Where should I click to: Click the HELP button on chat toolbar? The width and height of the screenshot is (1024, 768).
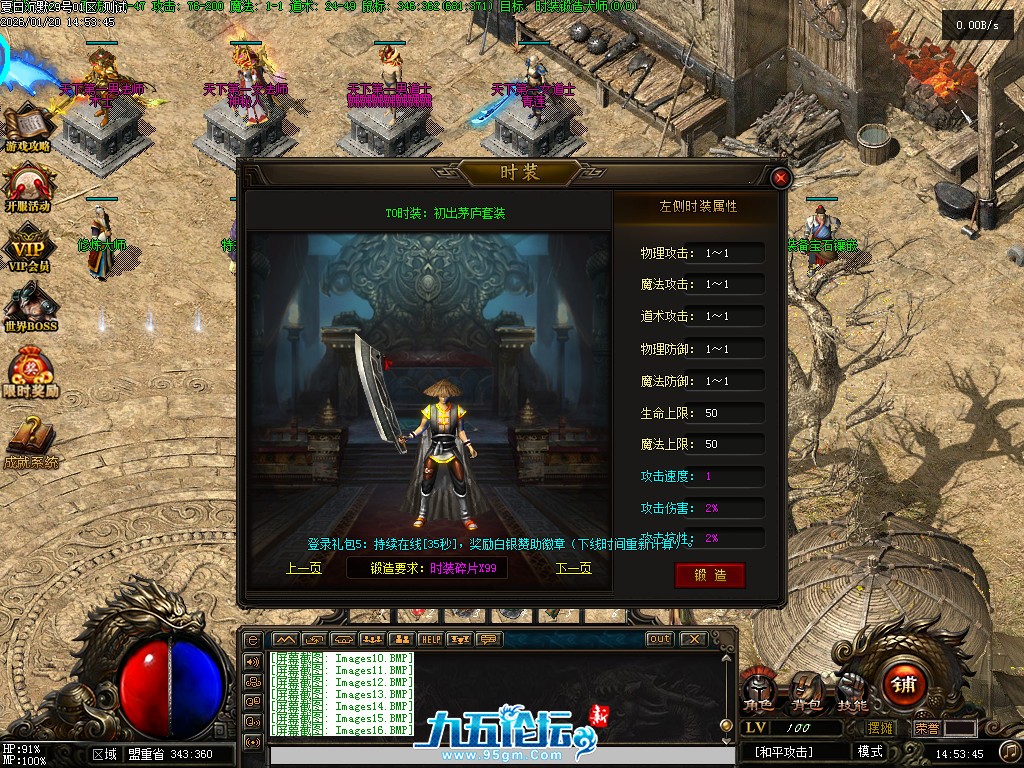[430, 639]
